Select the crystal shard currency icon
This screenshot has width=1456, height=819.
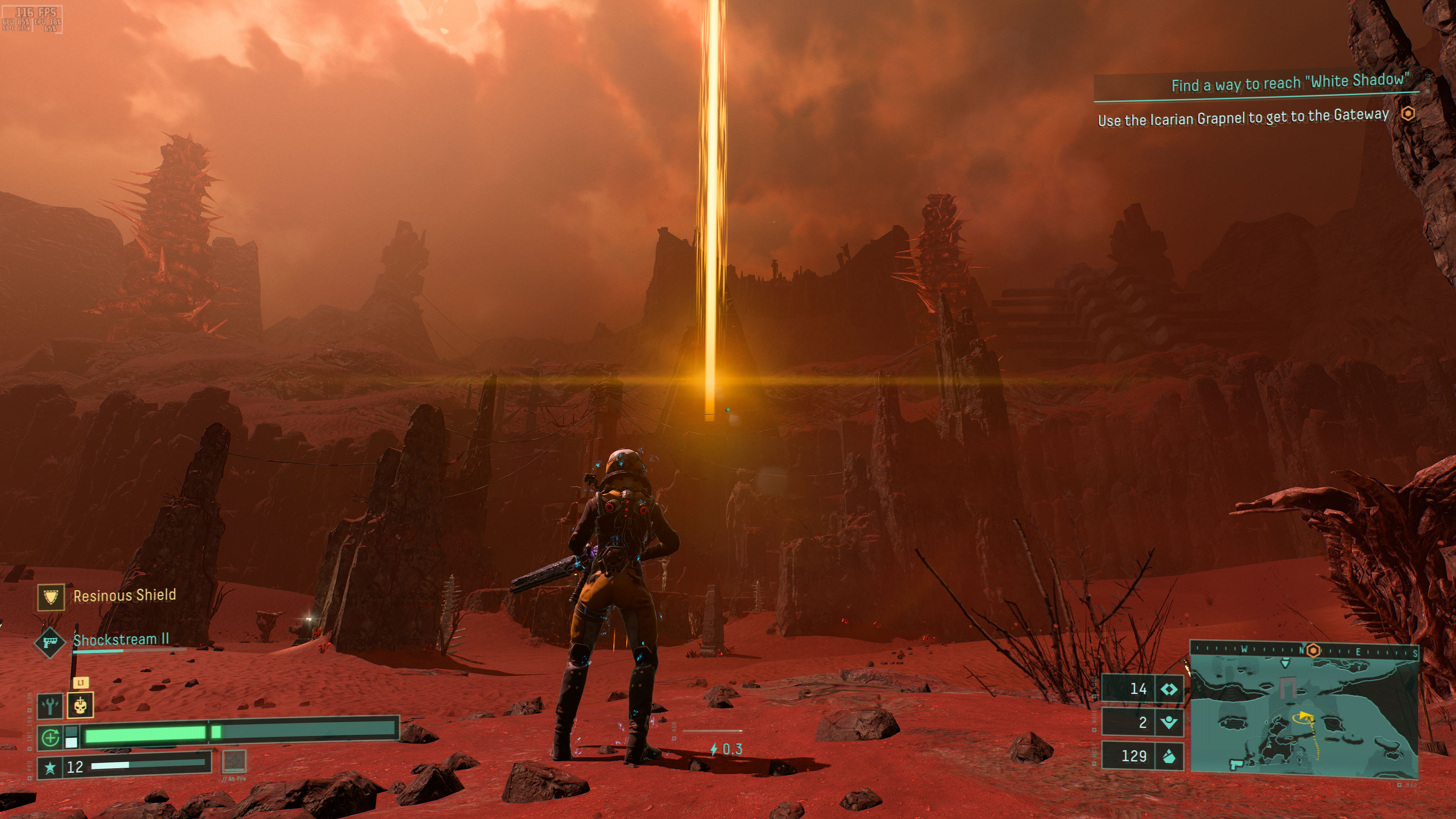[1168, 756]
